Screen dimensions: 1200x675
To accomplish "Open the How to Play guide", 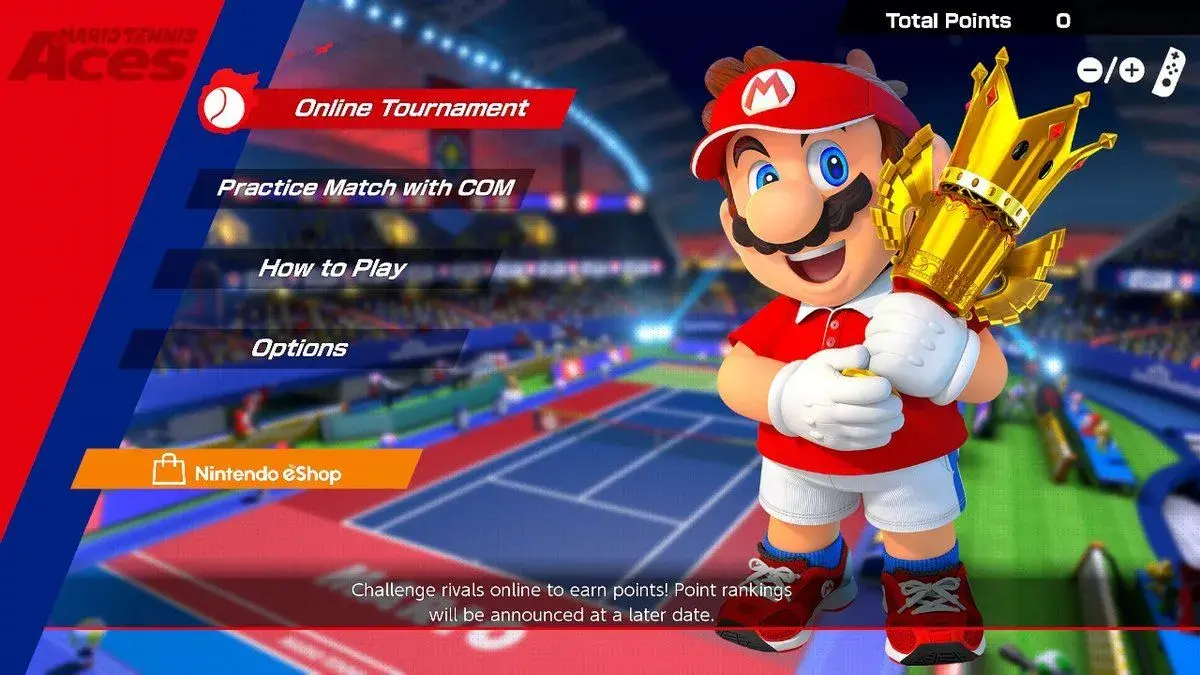I will tap(332, 268).
